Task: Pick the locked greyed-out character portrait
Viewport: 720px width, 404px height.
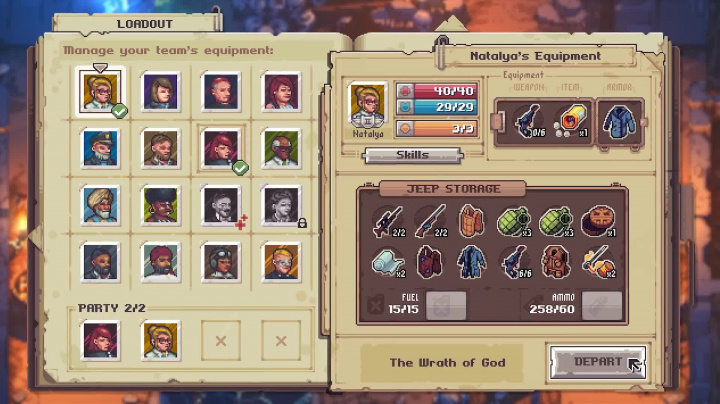Action: 281,204
